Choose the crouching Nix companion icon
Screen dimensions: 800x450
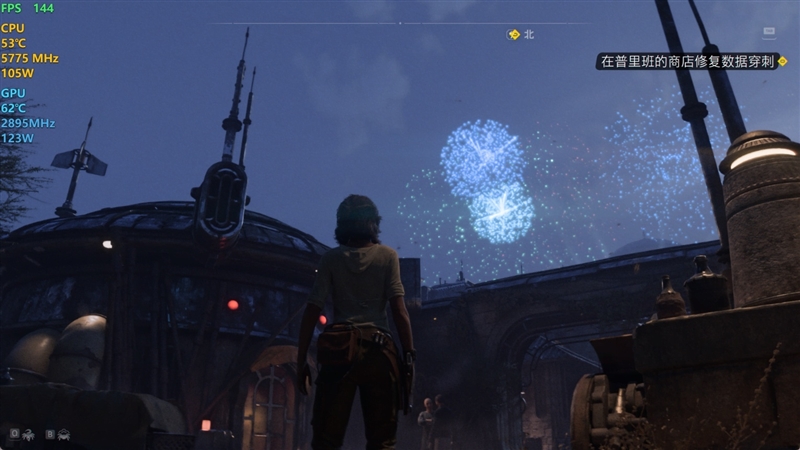tap(64, 434)
